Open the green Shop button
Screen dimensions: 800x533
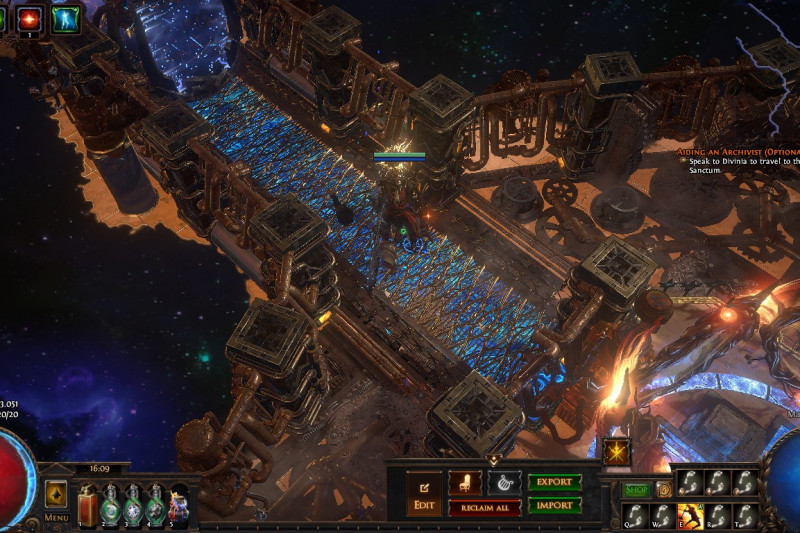637,489
